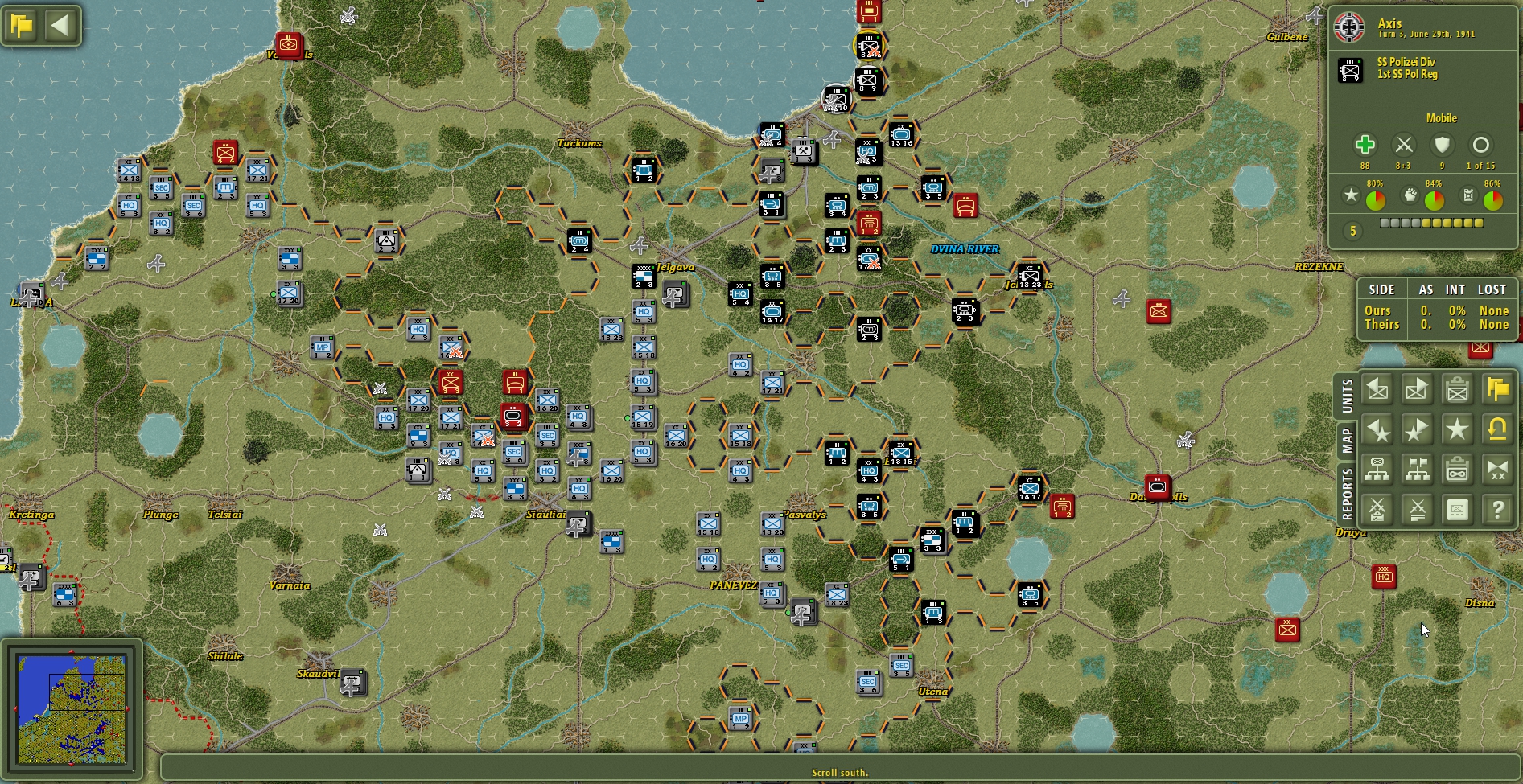Viewport: 1523px width, 784px height.
Task: Open the objectives clipboard icon
Action: [1457, 470]
